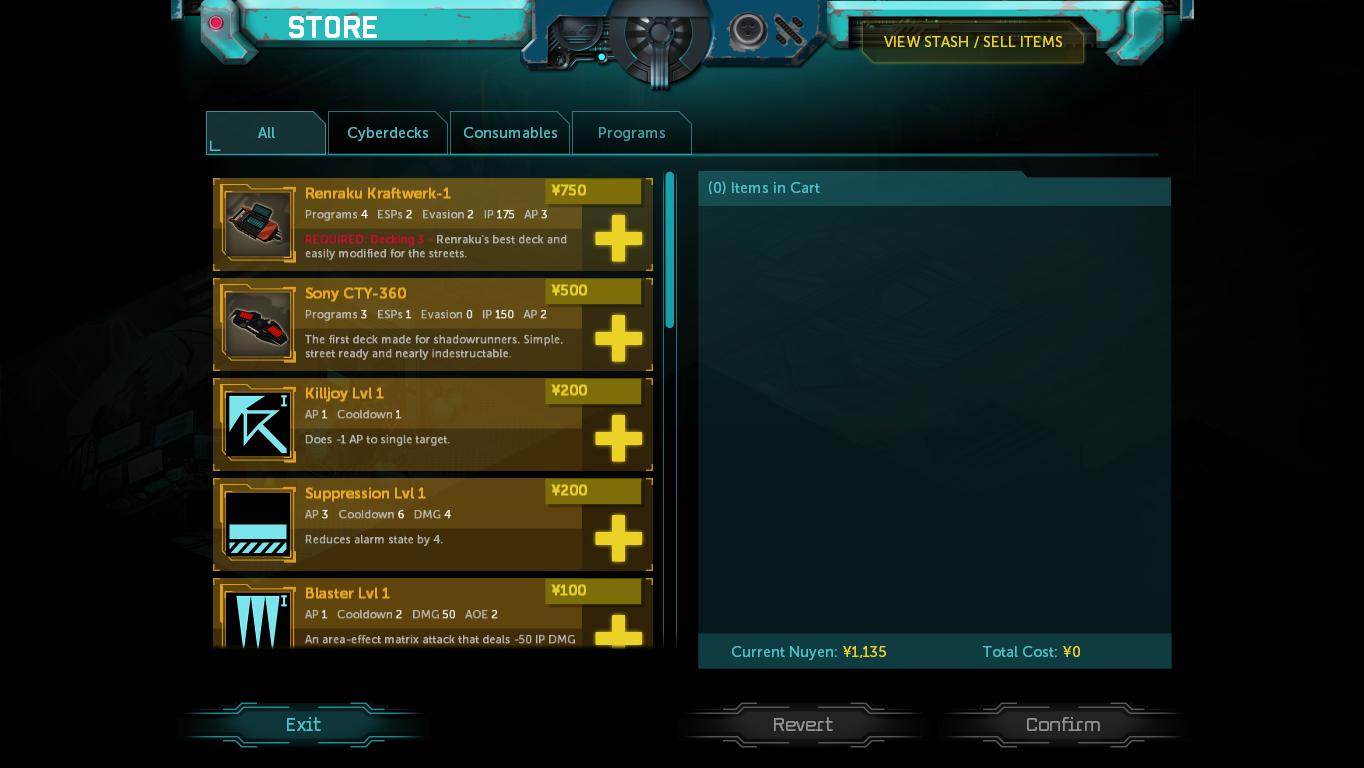Viewport: 1364px width, 768px height.
Task: Select the Renraku Kraftwerk-1 deck thumbnail
Action: (258, 224)
